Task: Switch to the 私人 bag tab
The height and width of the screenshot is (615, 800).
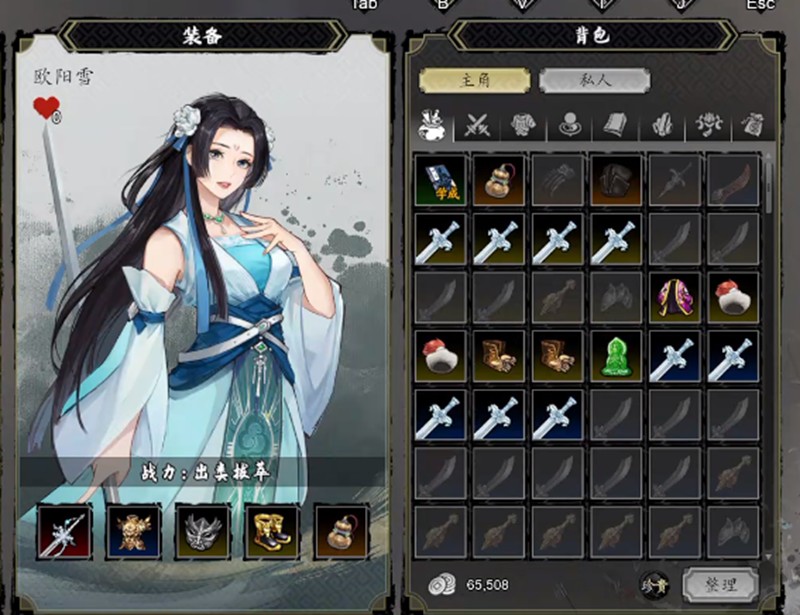Action: (x=594, y=80)
